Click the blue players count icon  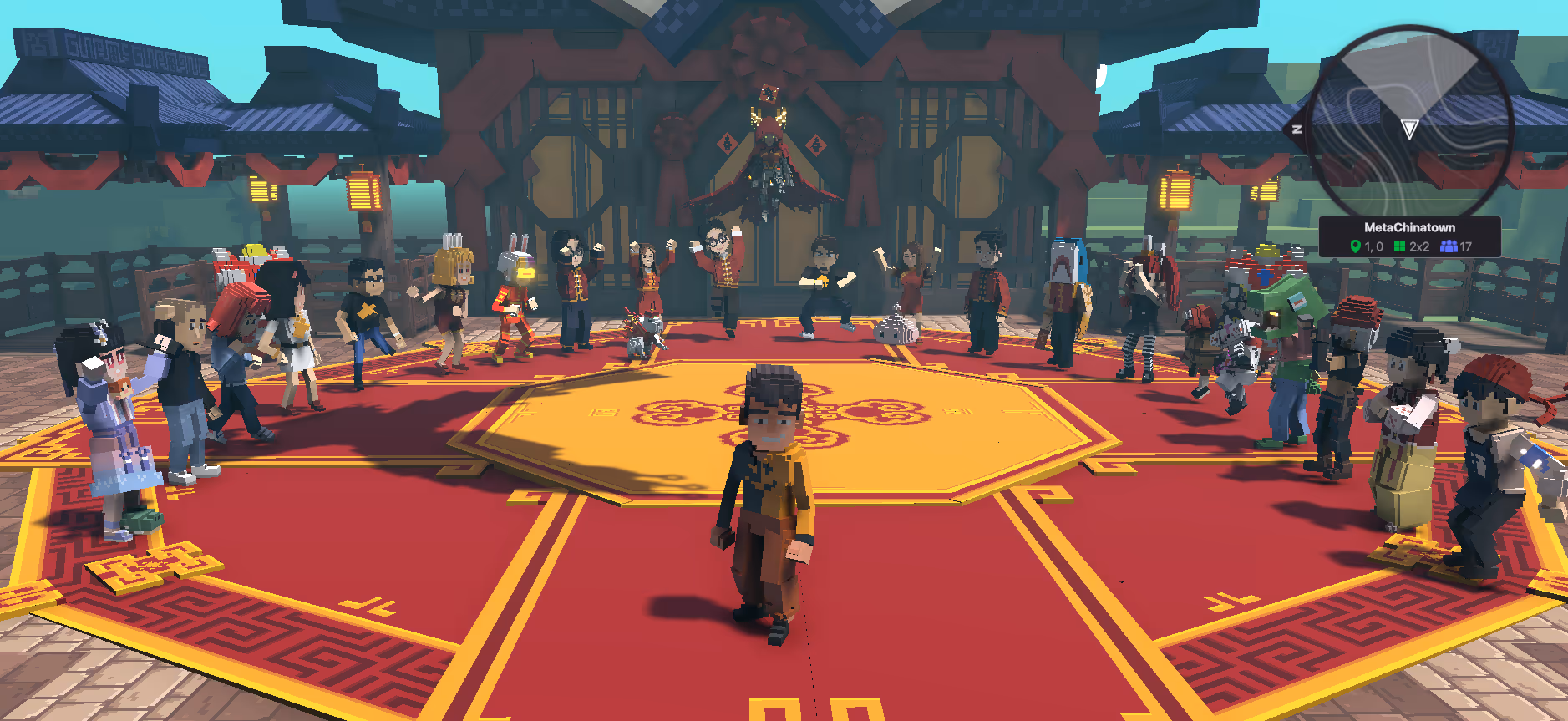click(1449, 246)
